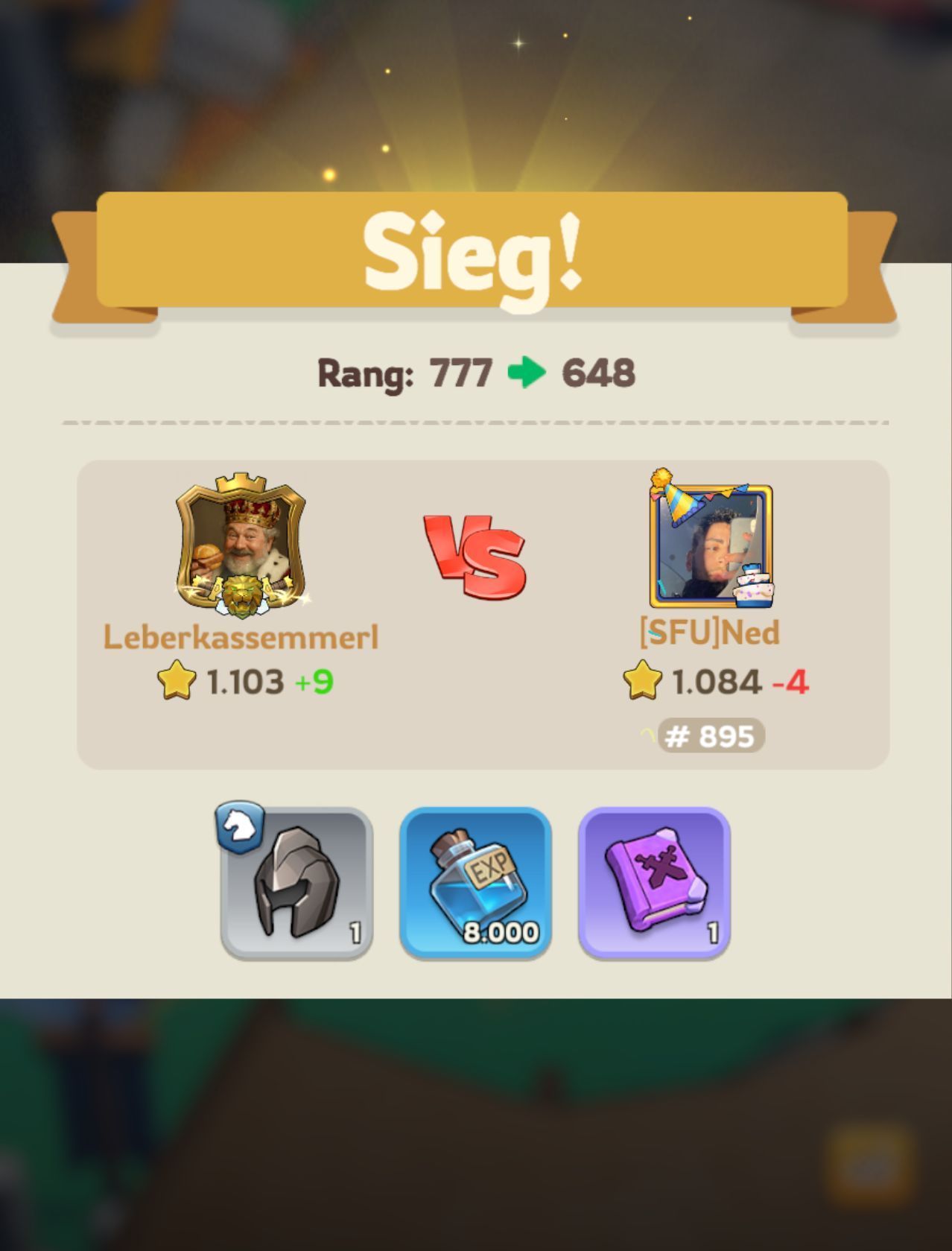Viewport: 952px width, 1251px height.
Task: Click the # 895 rank badge
Action: pyautogui.click(x=710, y=736)
